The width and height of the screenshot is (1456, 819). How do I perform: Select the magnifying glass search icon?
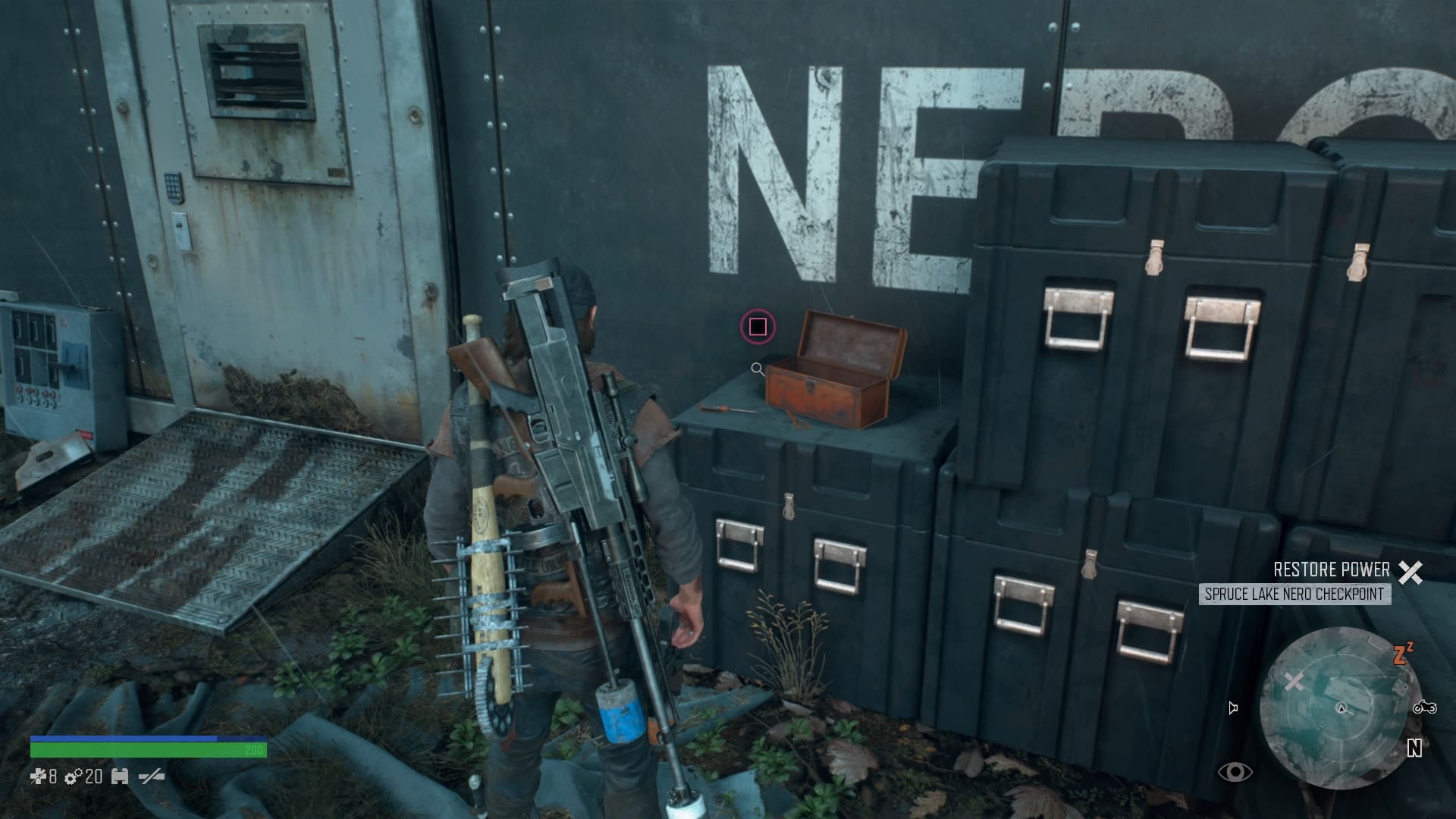click(757, 369)
